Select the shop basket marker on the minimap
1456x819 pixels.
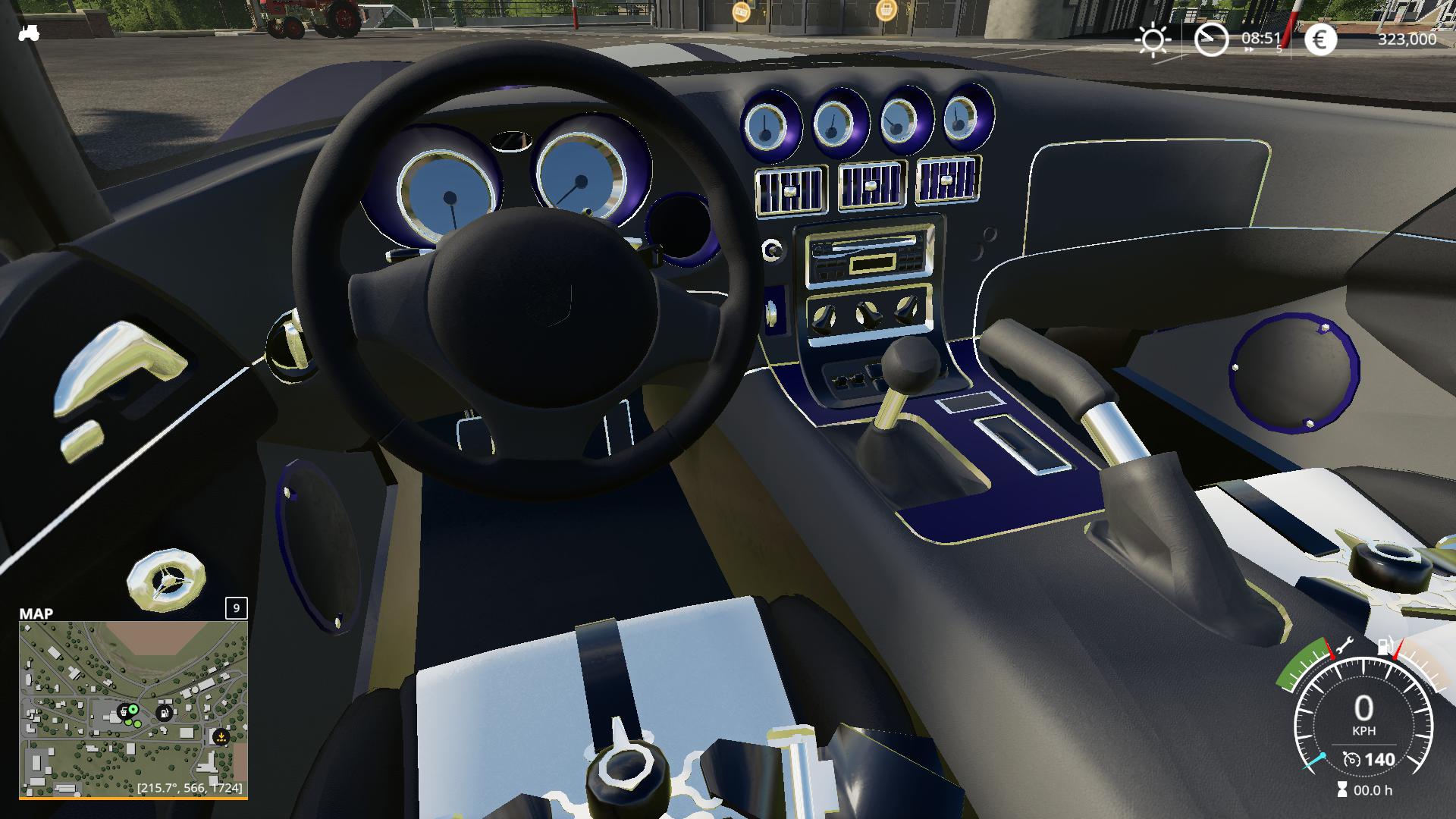(124, 712)
